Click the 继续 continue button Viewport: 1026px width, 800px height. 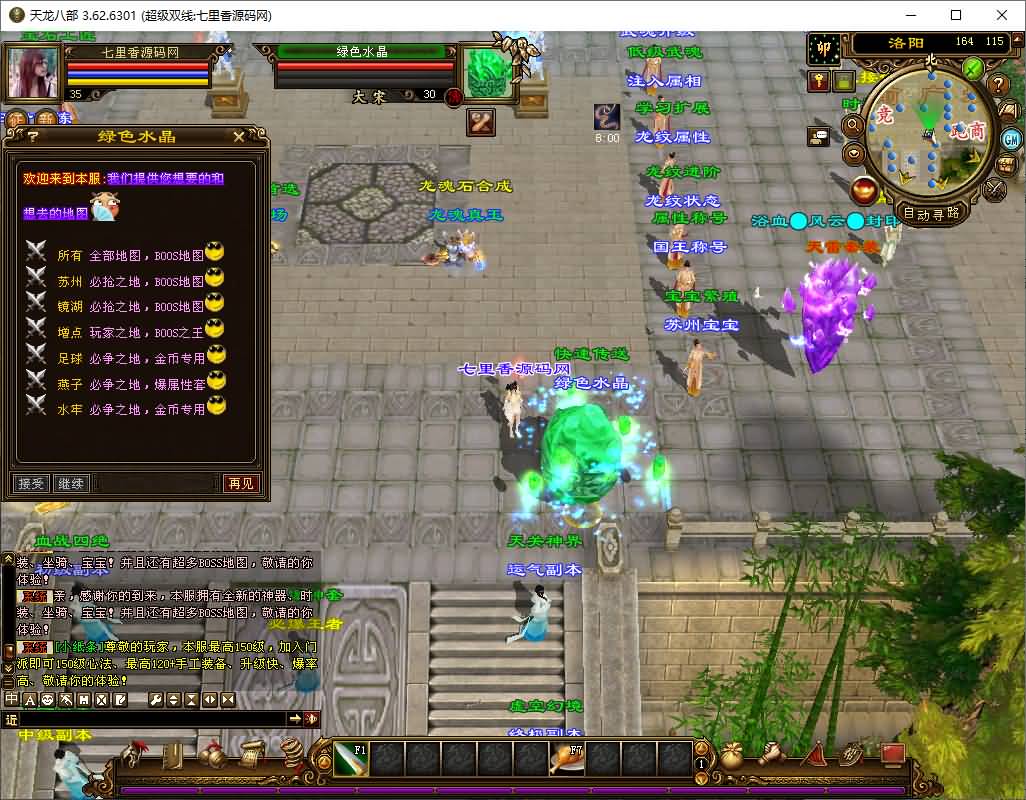click(x=71, y=483)
